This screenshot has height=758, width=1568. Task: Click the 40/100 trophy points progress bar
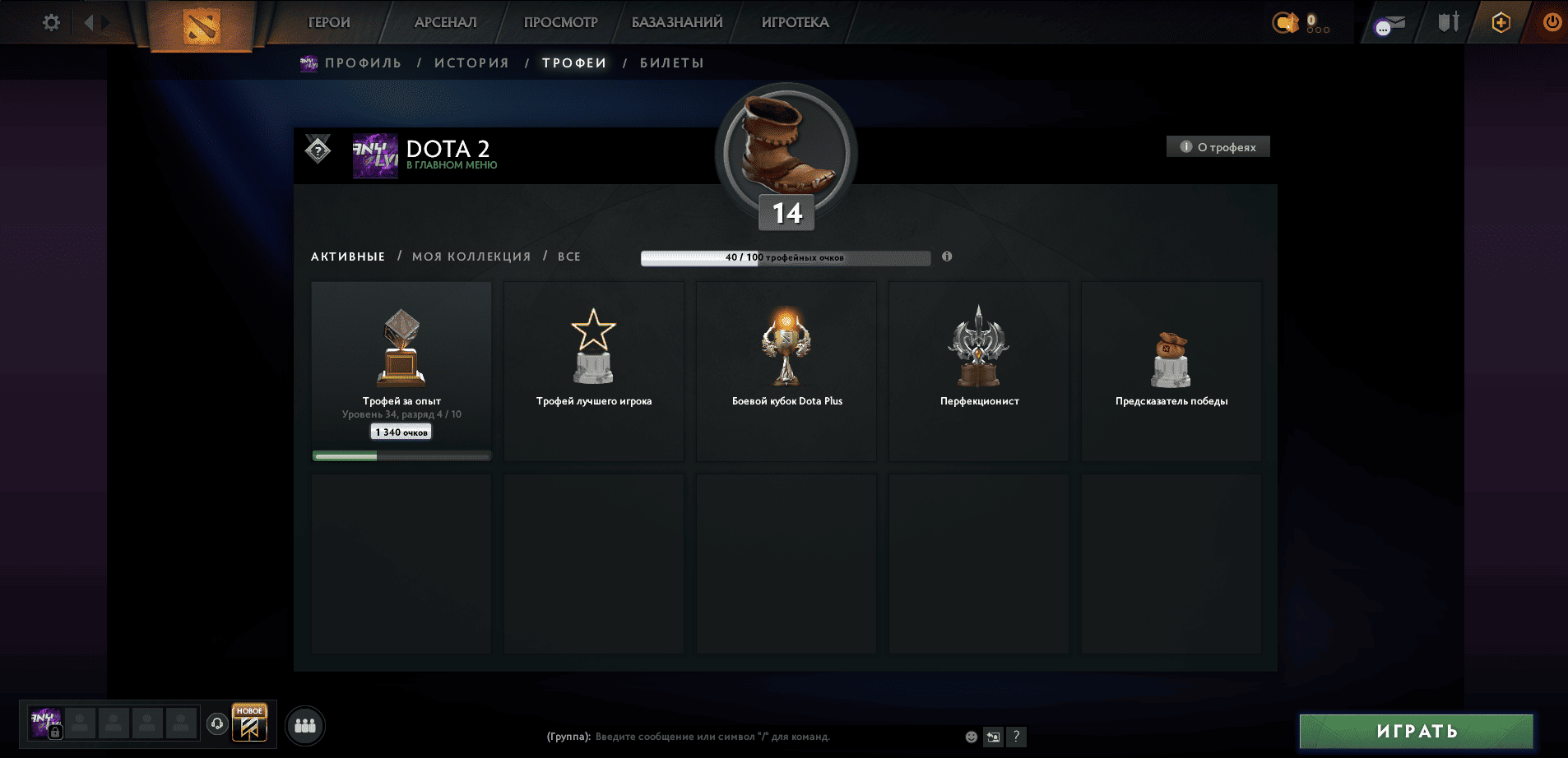[x=786, y=257]
